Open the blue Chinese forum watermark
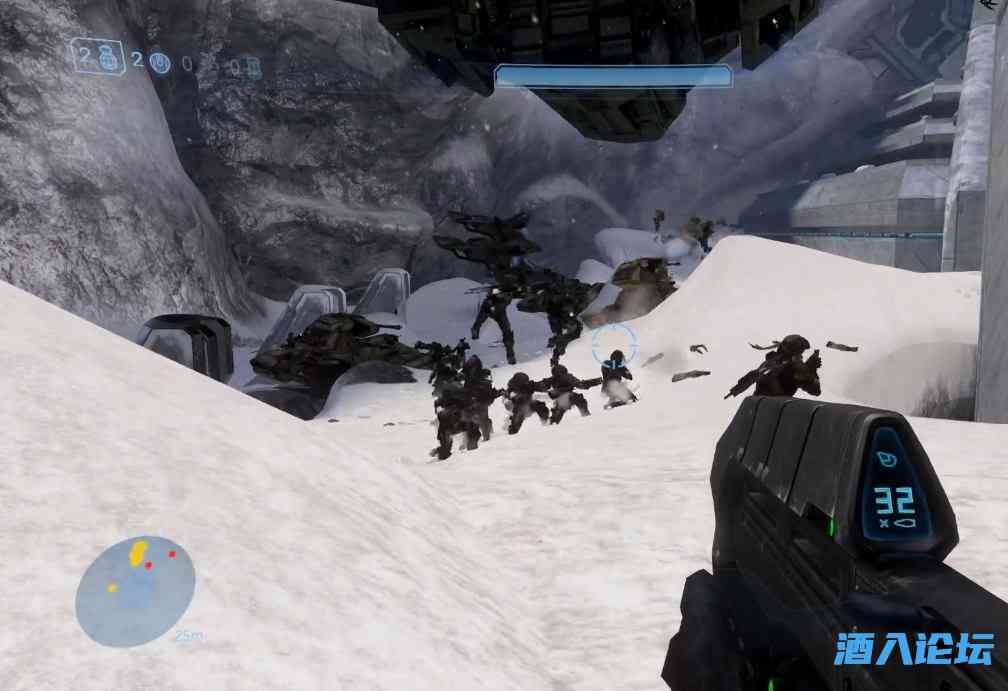 tap(913, 648)
